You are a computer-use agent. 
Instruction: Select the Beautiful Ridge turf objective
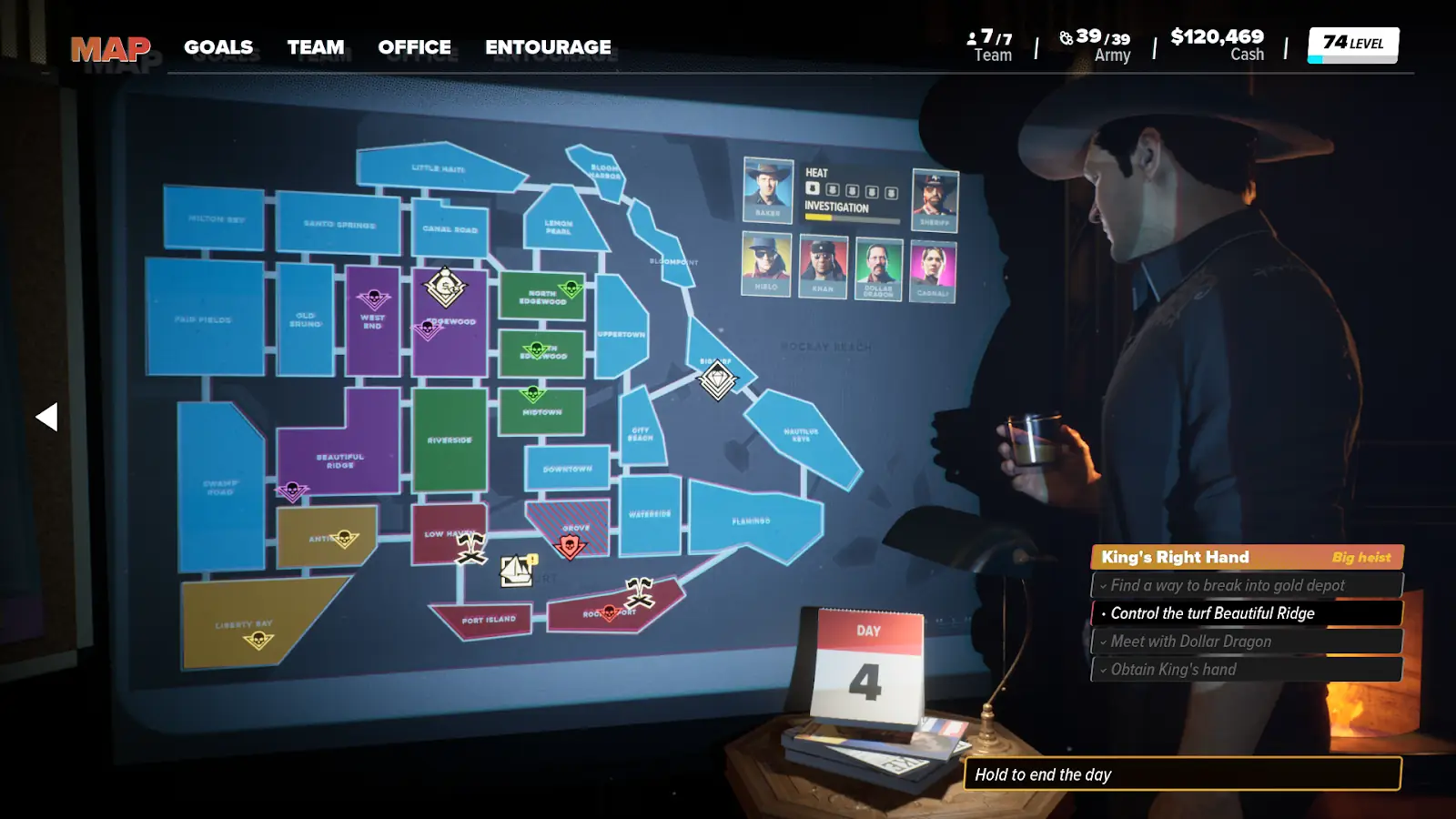pyautogui.click(x=1247, y=613)
